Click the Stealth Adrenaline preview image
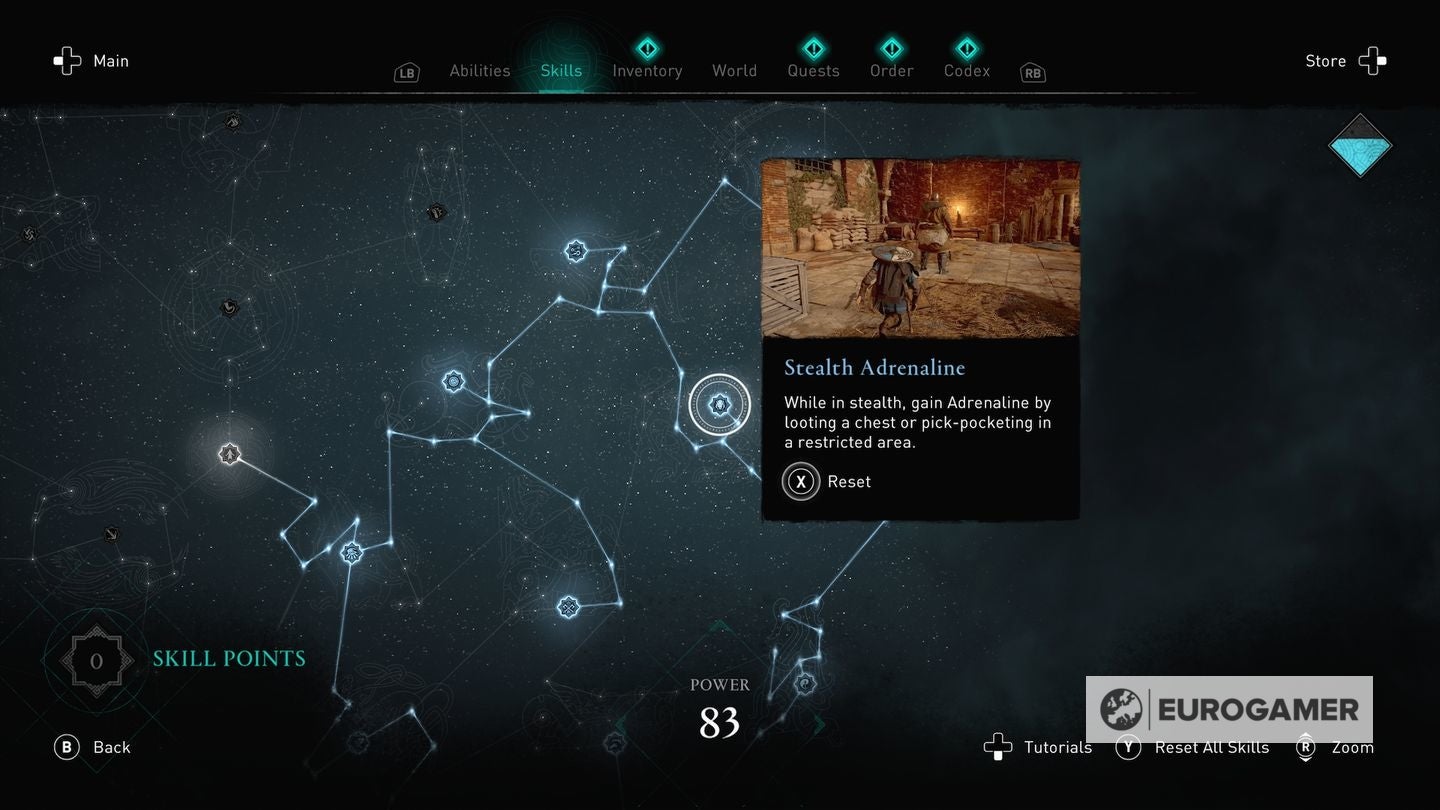1440x810 pixels. (921, 248)
